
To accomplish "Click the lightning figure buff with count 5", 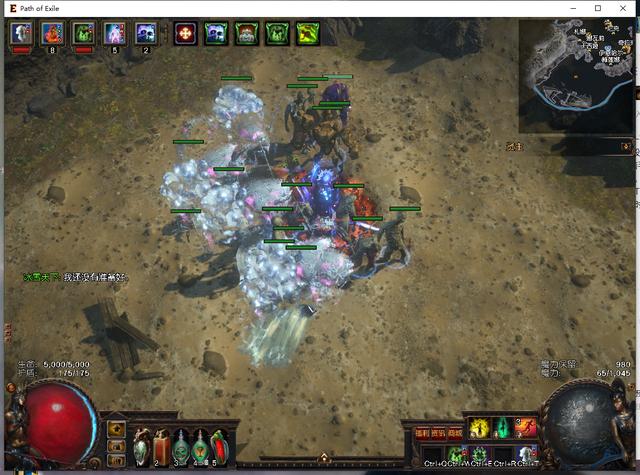I will pos(114,33).
